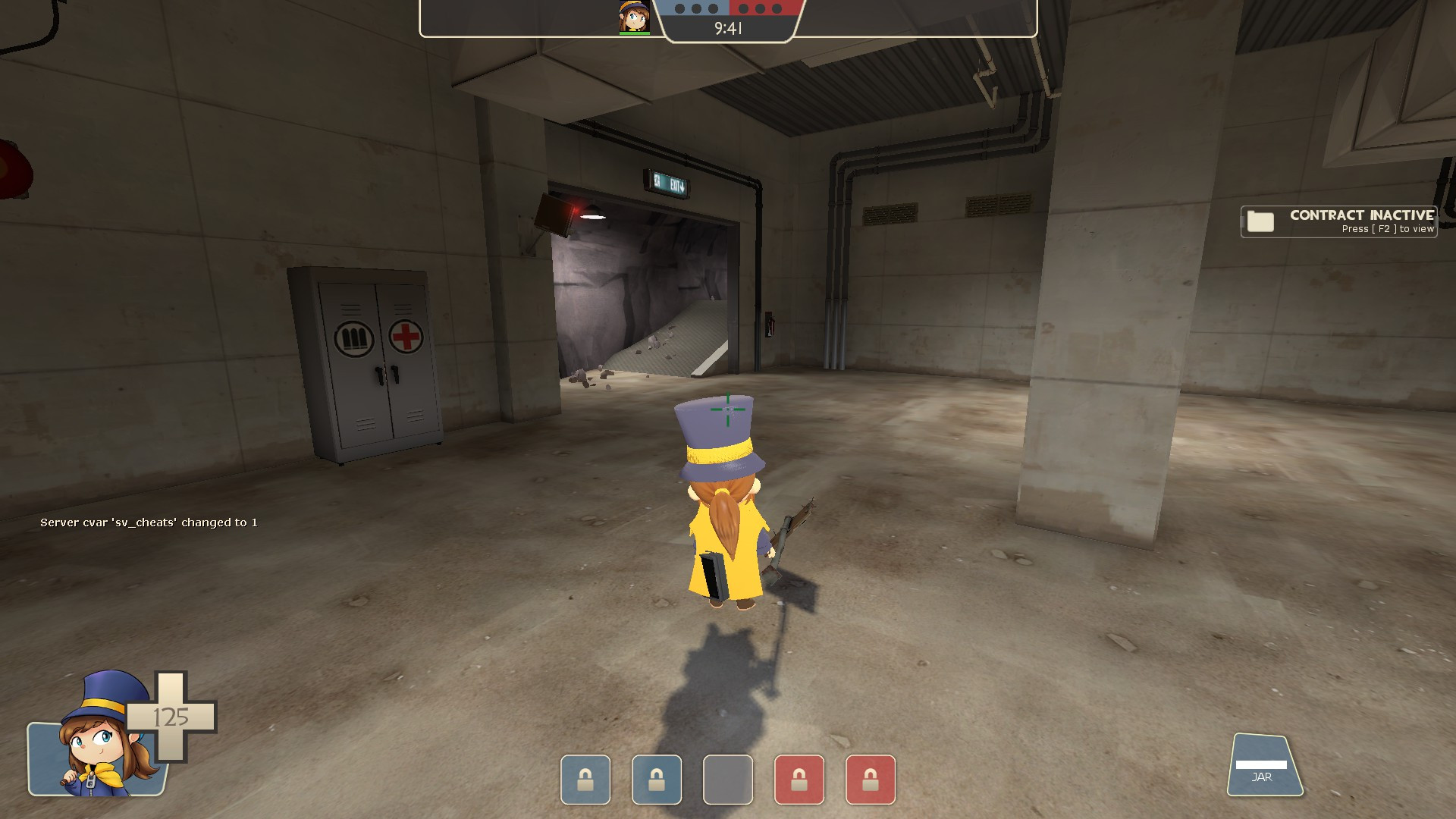Screen dimensions: 1456x819
Task: Click the JAR charge progress bar
Action: tap(1261, 764)
